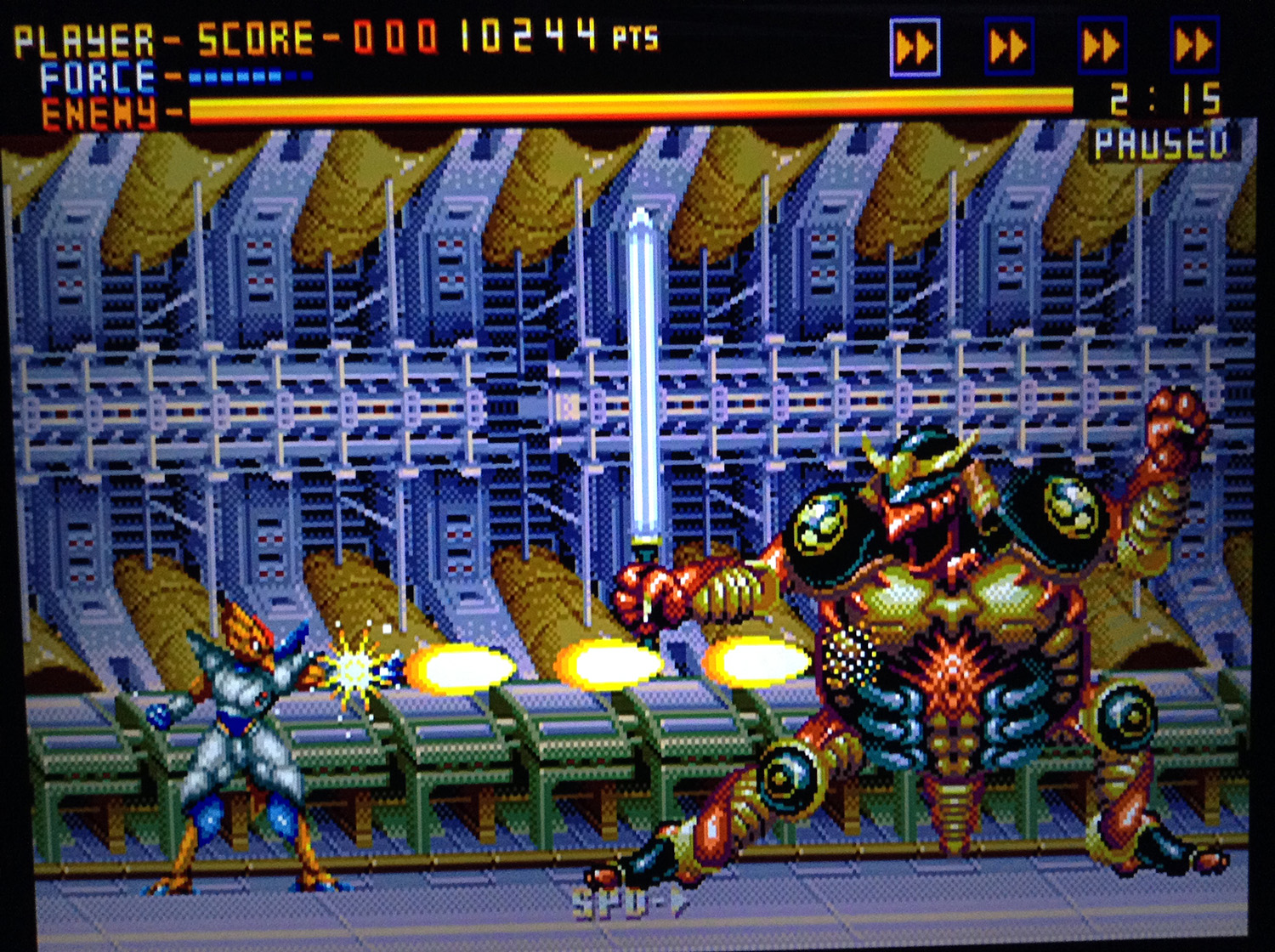The height and width of the screenshot is (952, 1275).
Task: Select the highlighted weapon slot with the light border
Action: tap(915, 48)
